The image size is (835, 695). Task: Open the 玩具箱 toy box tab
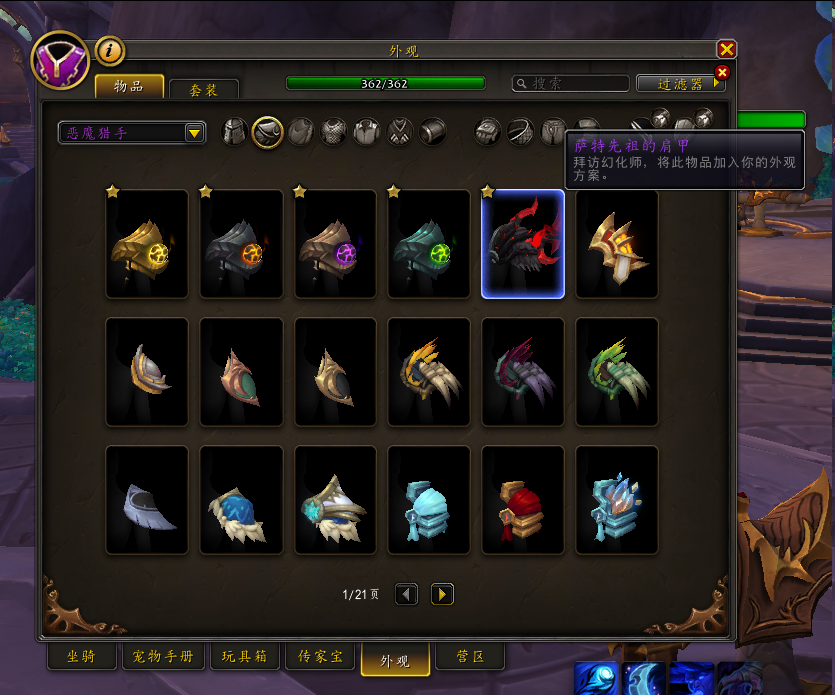click(244, 657)
